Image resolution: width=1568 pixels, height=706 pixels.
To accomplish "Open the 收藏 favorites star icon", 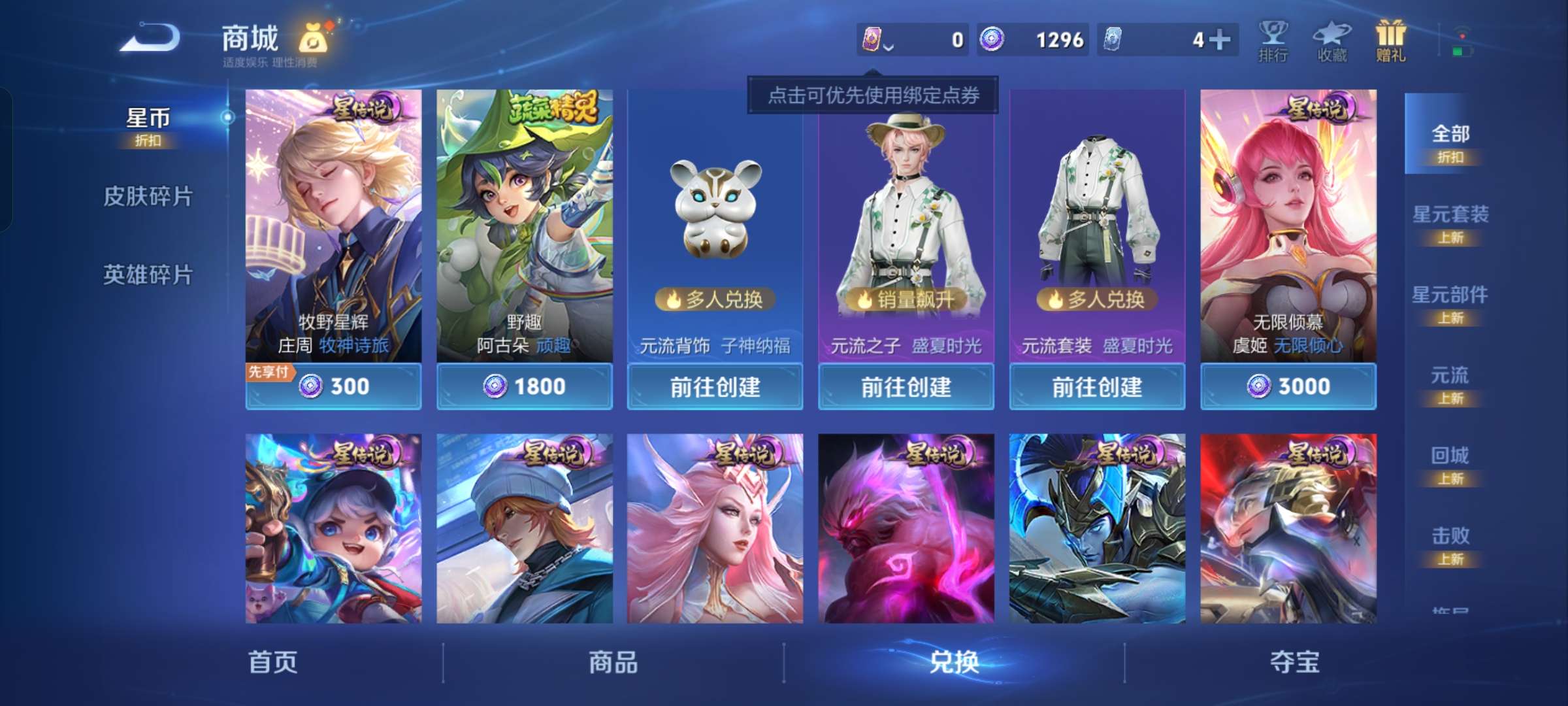I will pos(1333,41).
